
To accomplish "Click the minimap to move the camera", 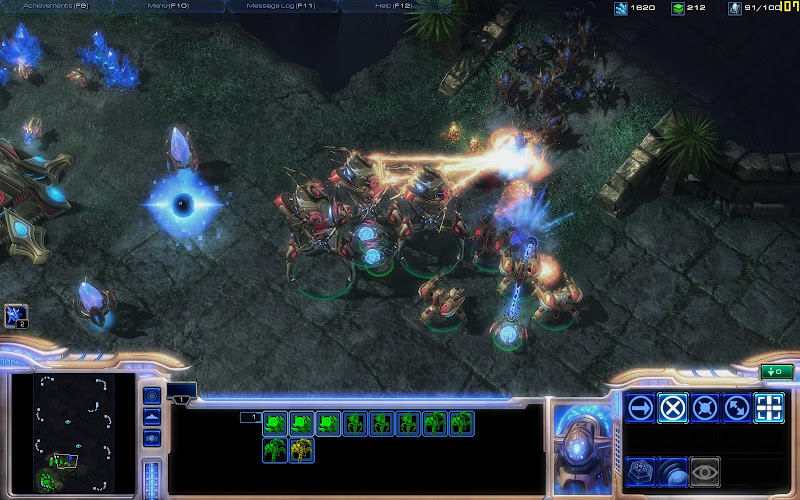I will (x=70, y=432).
